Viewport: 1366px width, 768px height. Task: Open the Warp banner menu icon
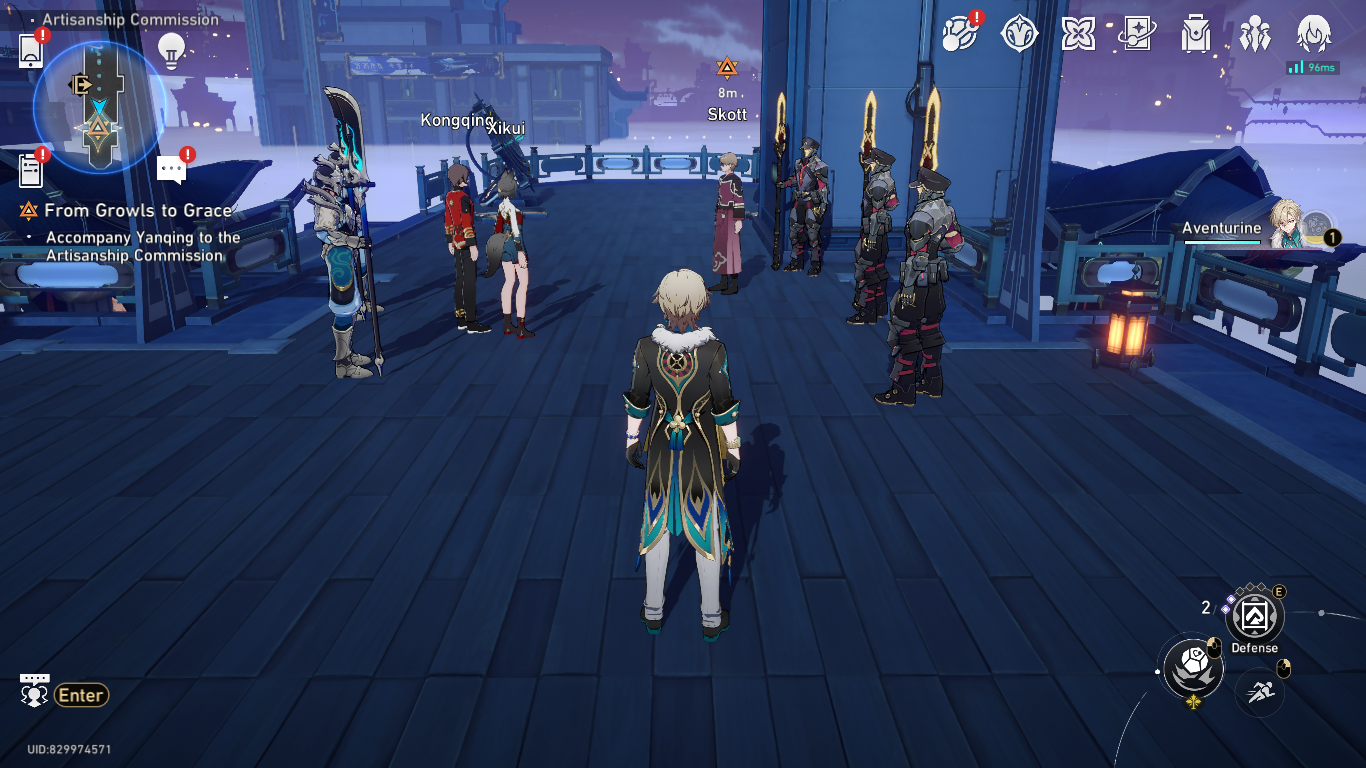point(1137,36)
